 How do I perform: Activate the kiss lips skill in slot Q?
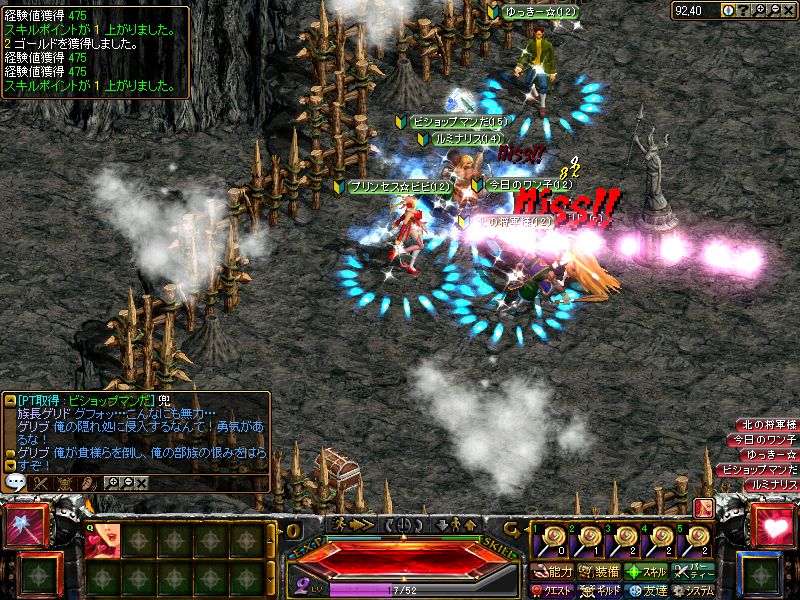tap(103, 541)
